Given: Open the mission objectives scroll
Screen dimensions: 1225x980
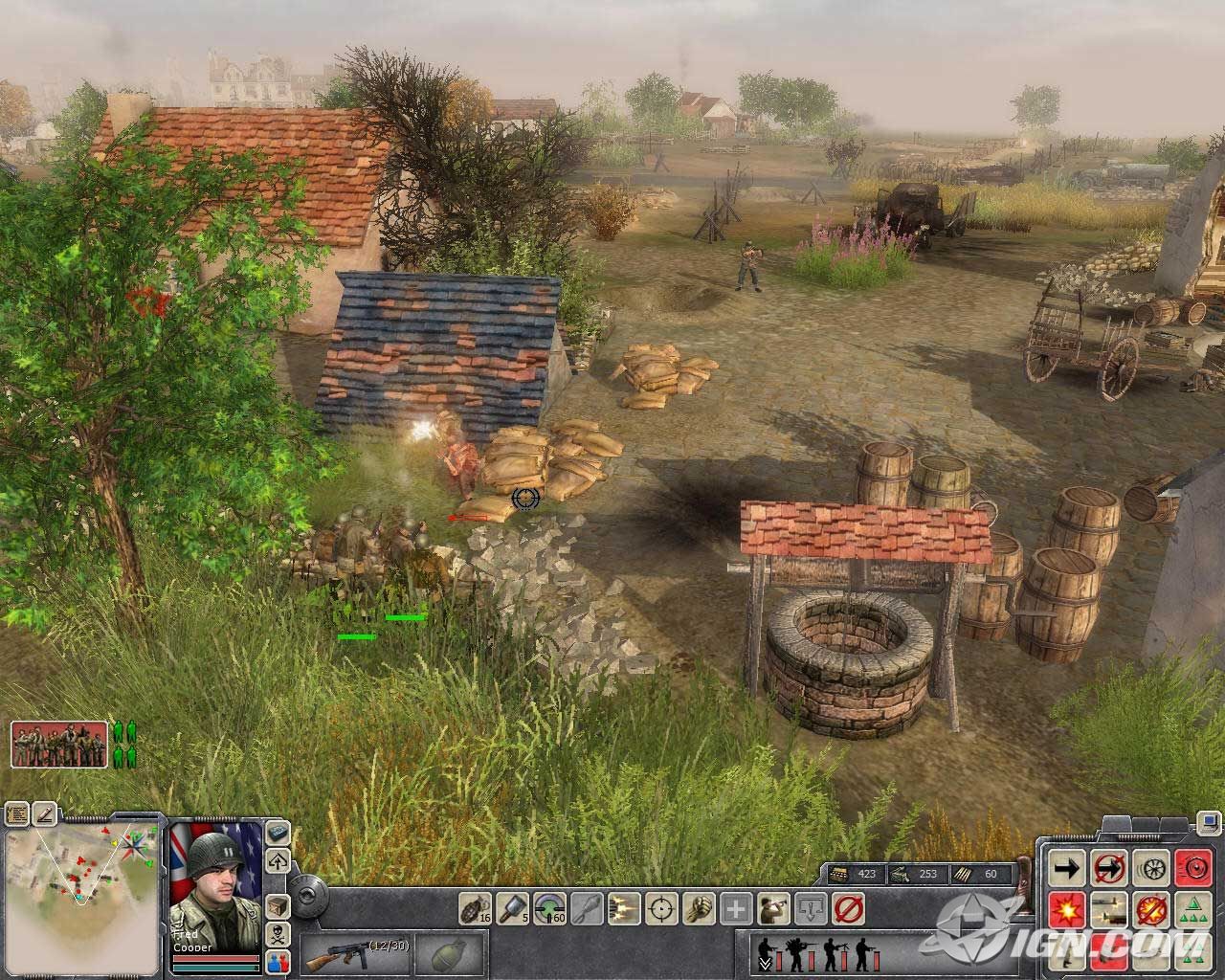Looking at the screenshot, I should click(16, 814).
